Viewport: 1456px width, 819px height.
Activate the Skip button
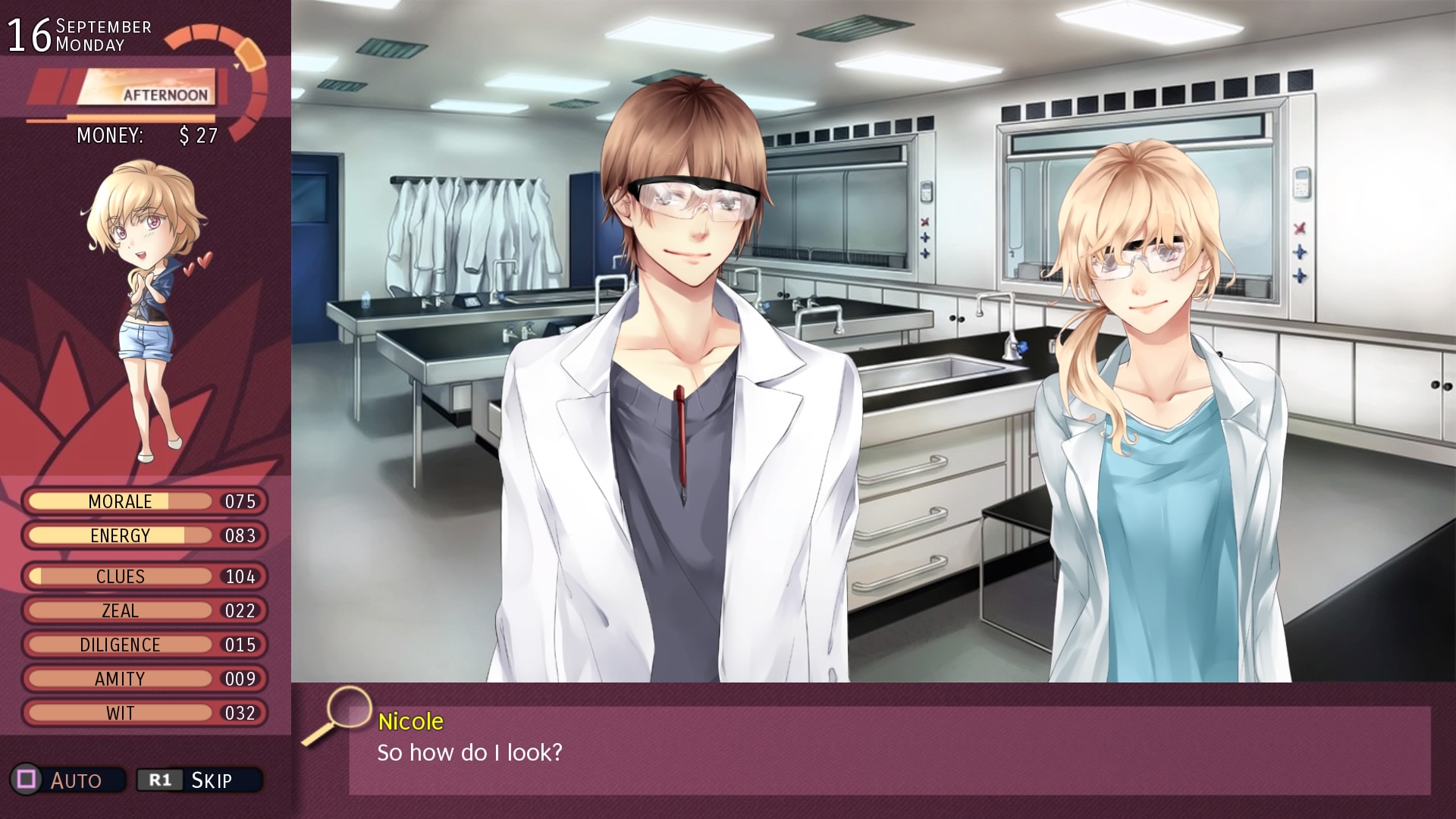click(199, 780)
